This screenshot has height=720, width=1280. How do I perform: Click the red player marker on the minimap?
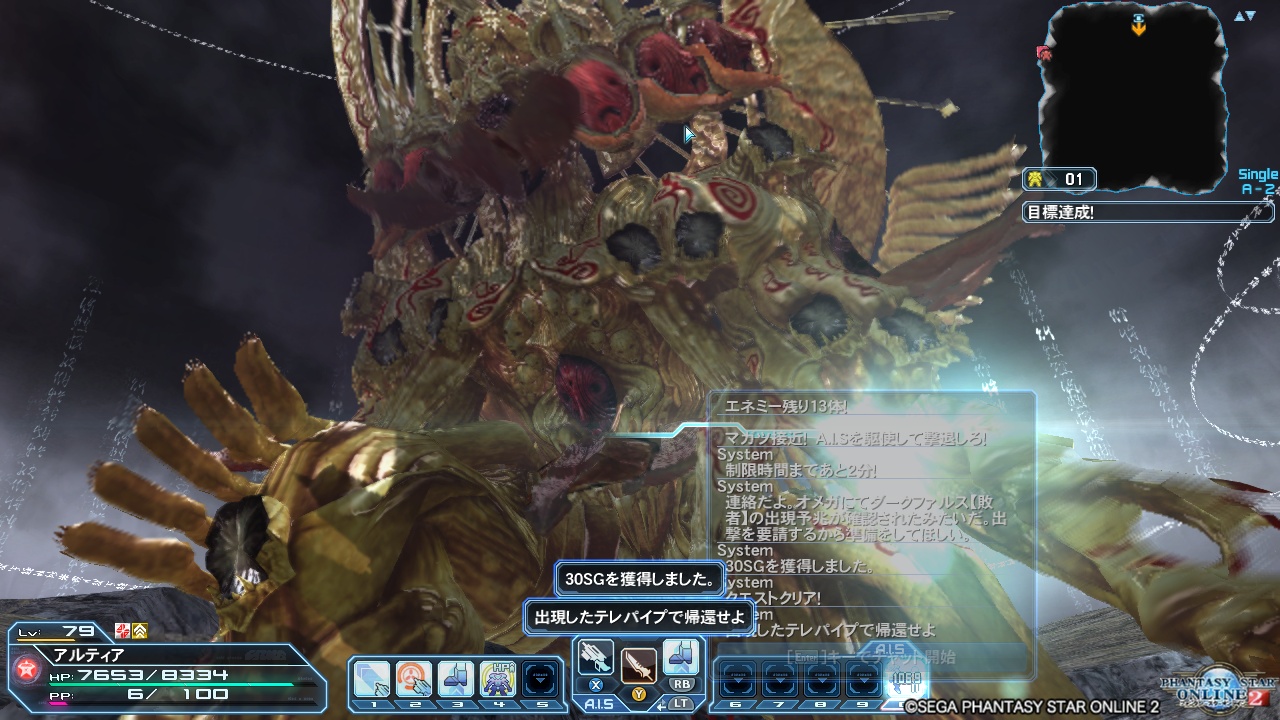click(x=1044, y=53)
